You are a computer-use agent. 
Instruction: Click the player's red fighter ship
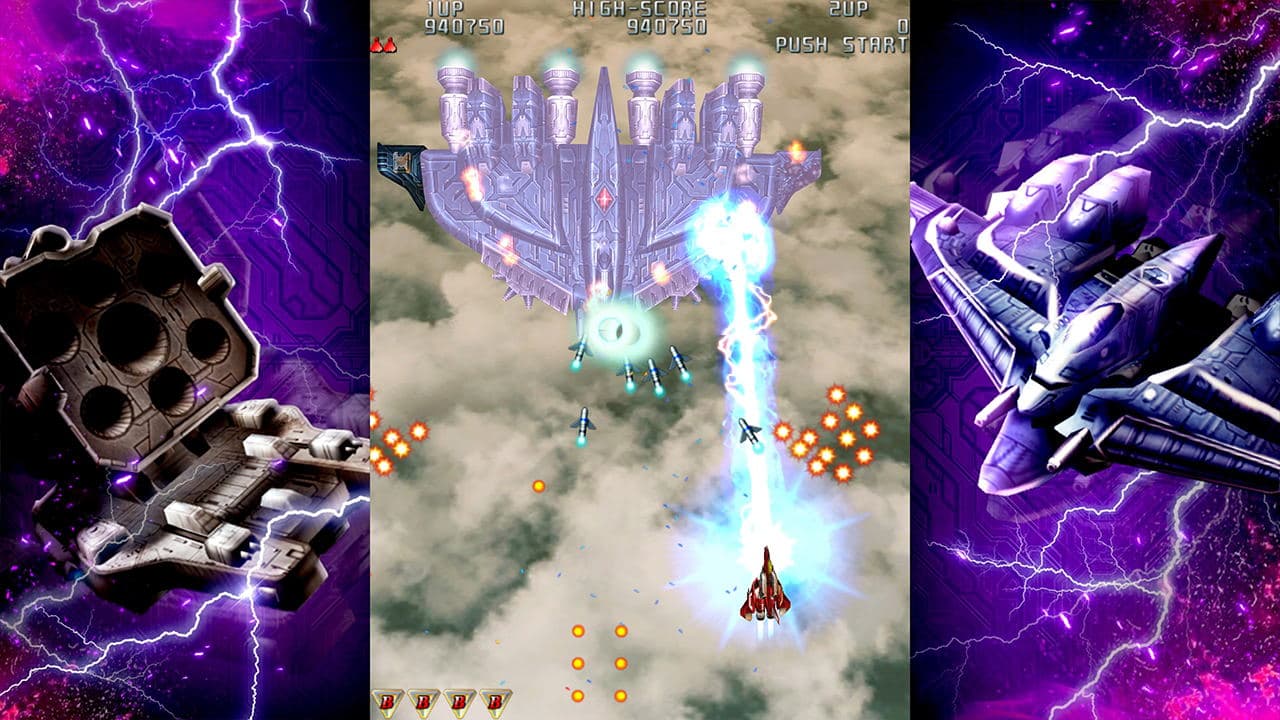(x=765, y=590)
